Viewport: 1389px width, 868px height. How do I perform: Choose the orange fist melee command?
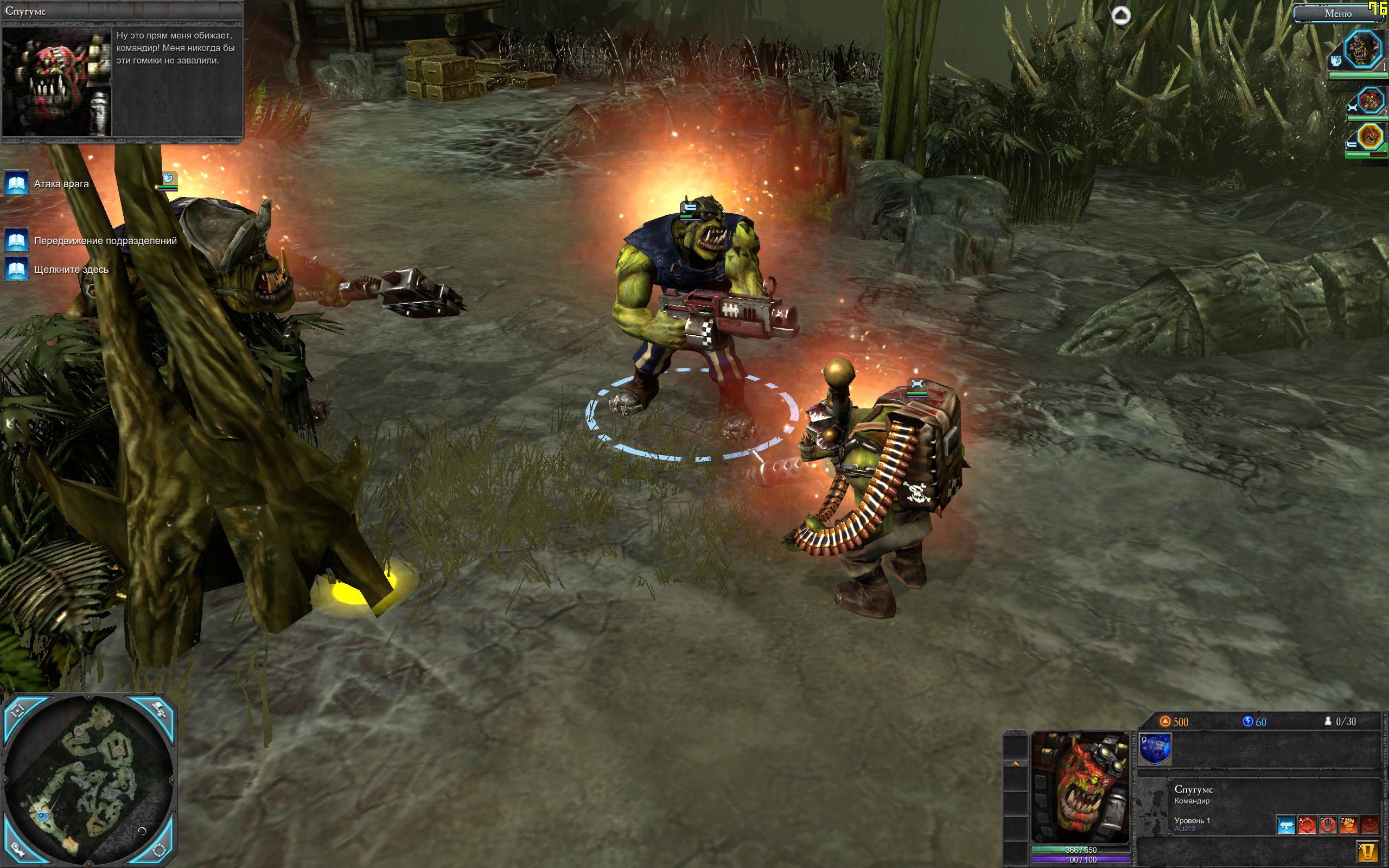1348,825
